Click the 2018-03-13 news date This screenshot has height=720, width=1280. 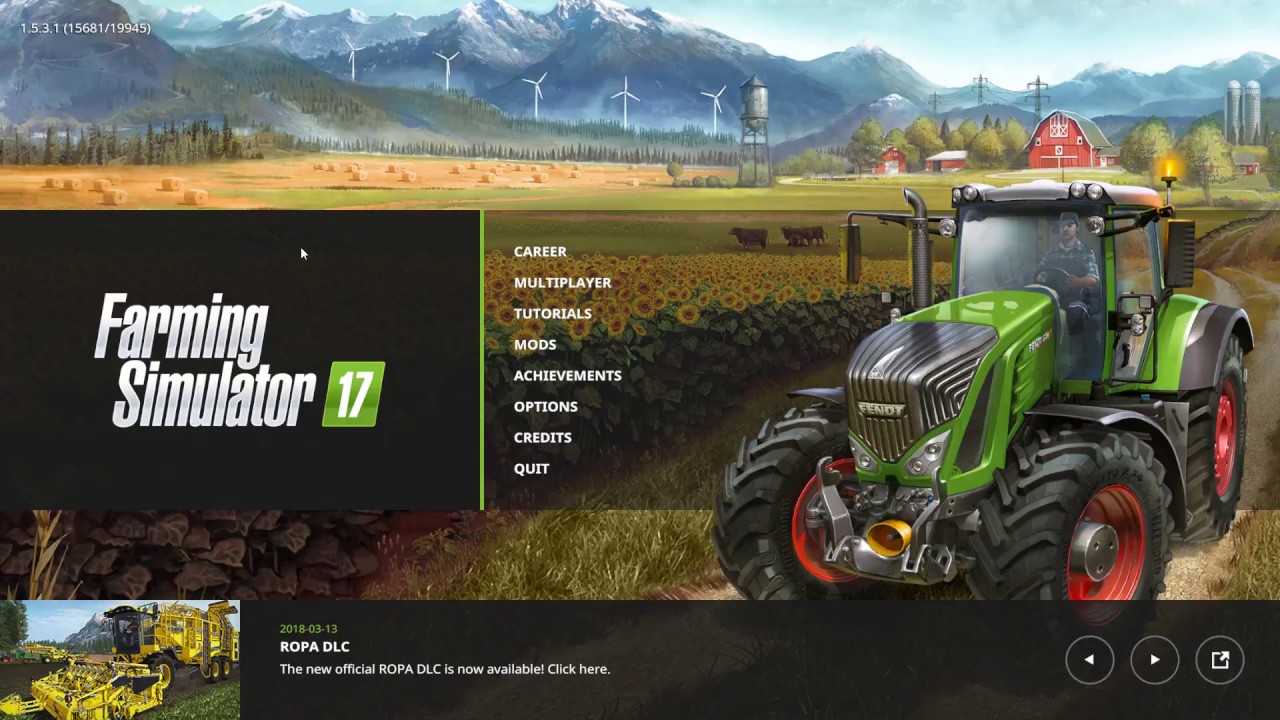(309, 628)
